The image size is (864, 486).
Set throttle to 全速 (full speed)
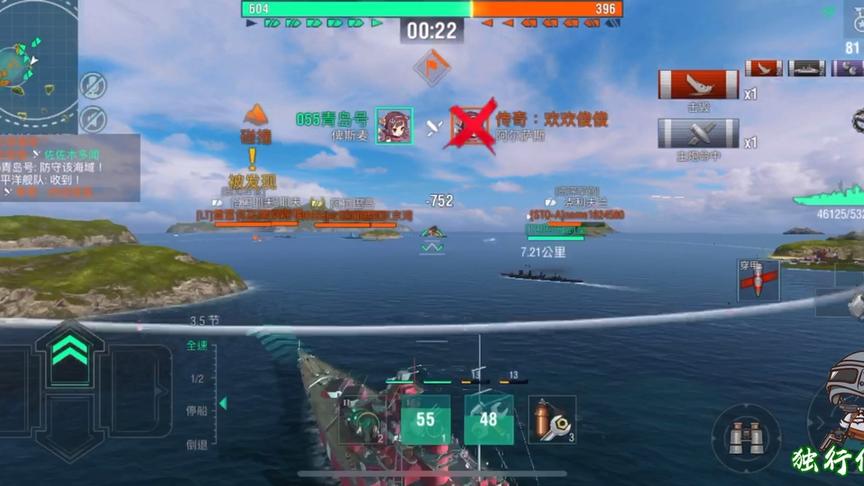pyautogui.click(x=197, y=346)
